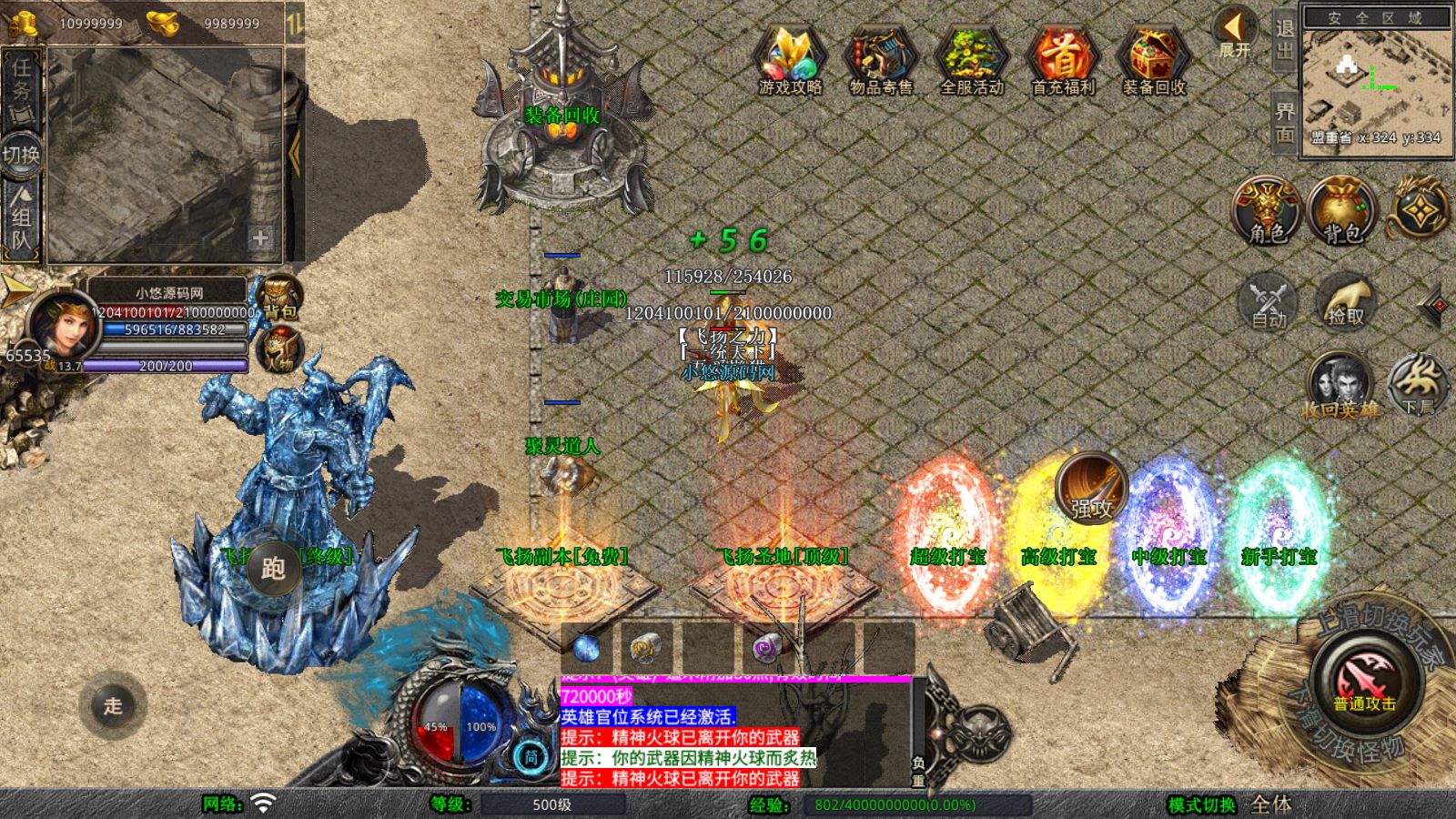The width and height of the screenshot is (1456, 819).
Task: Activate the 强攻 skill
Action: (1091, 489)
